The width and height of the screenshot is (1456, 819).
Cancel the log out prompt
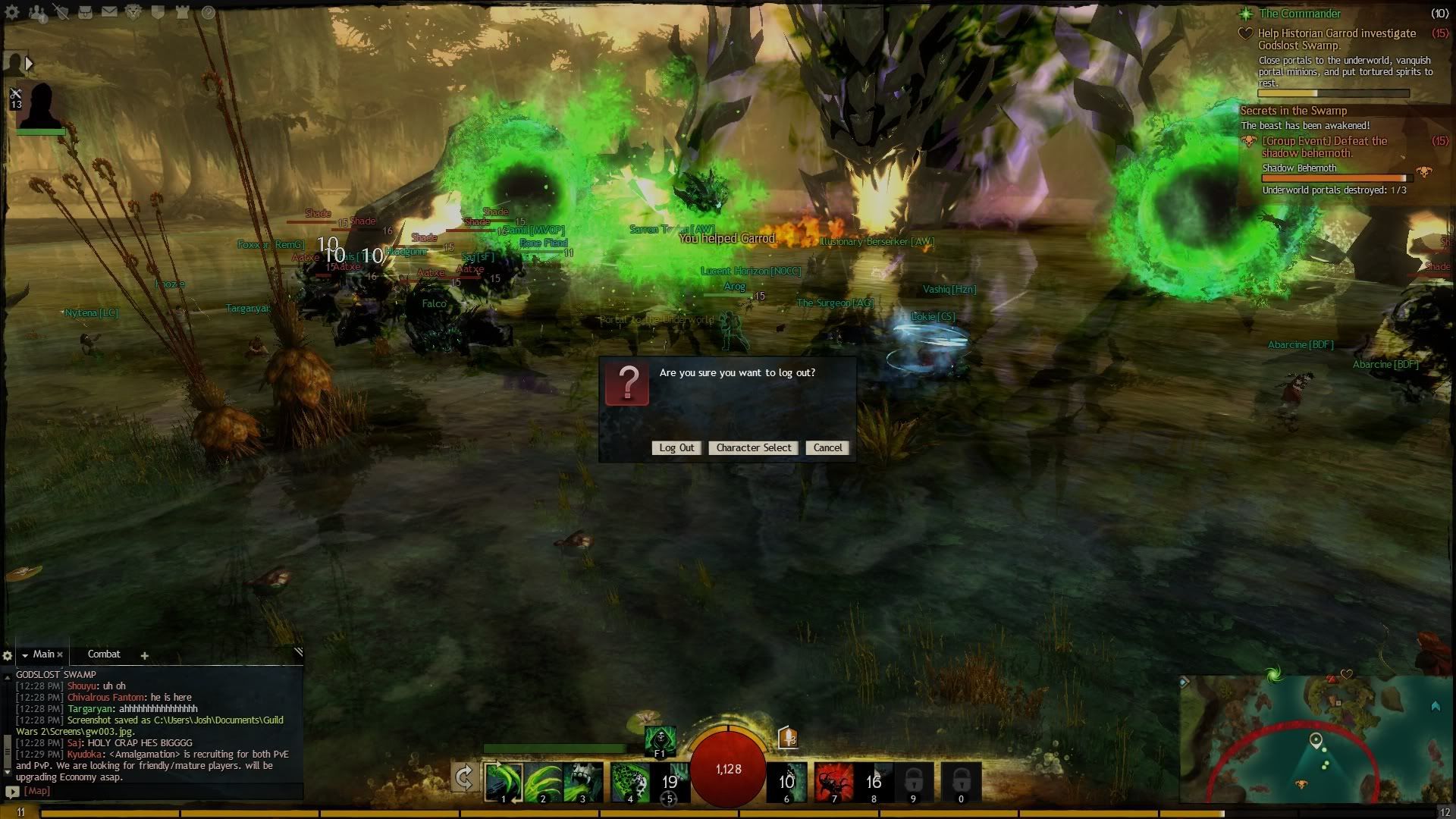827,448
